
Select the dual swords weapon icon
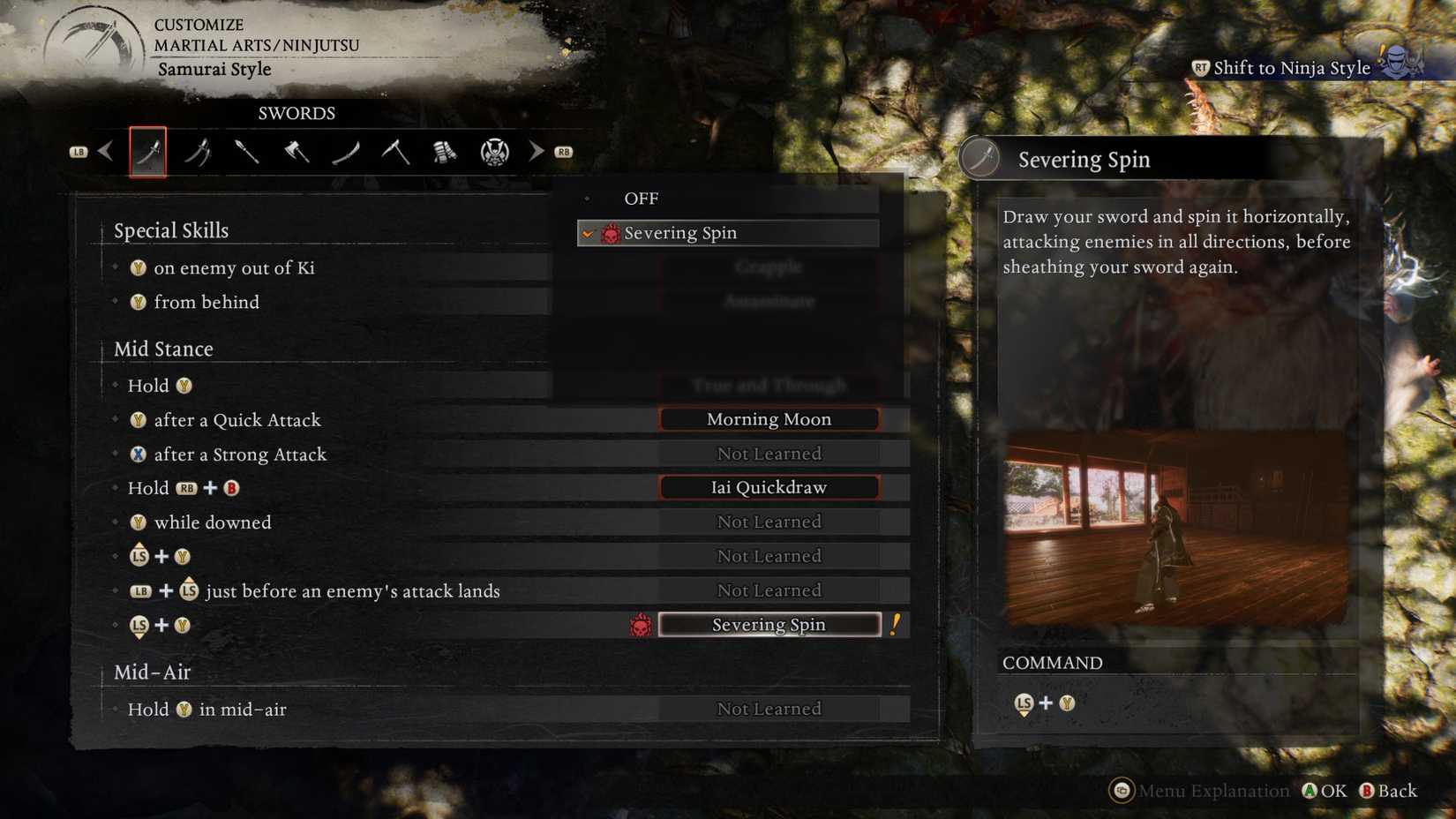[199, 151]
